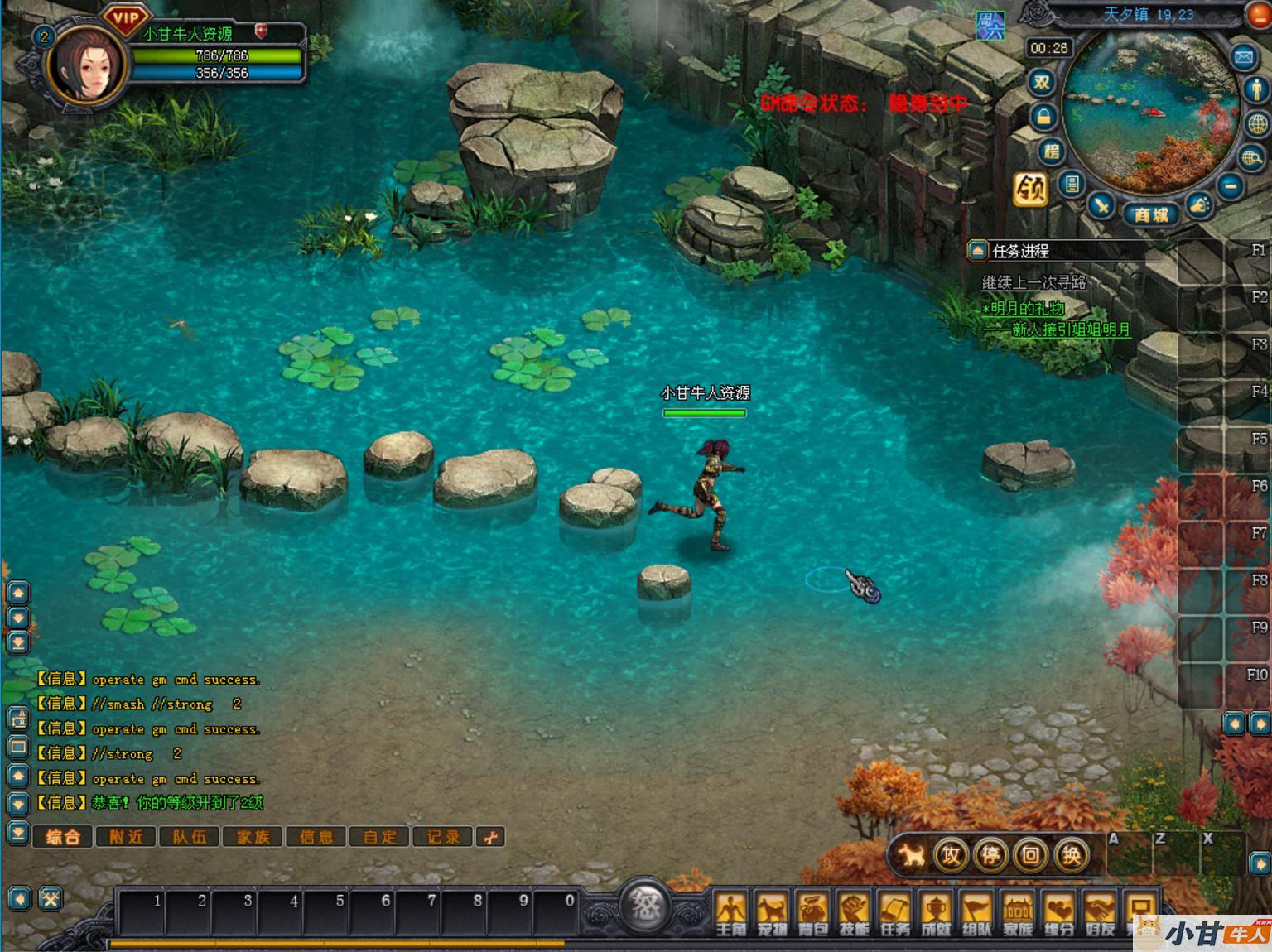
Task: Open the 主角 character sheet
Action: coord(731,913)
